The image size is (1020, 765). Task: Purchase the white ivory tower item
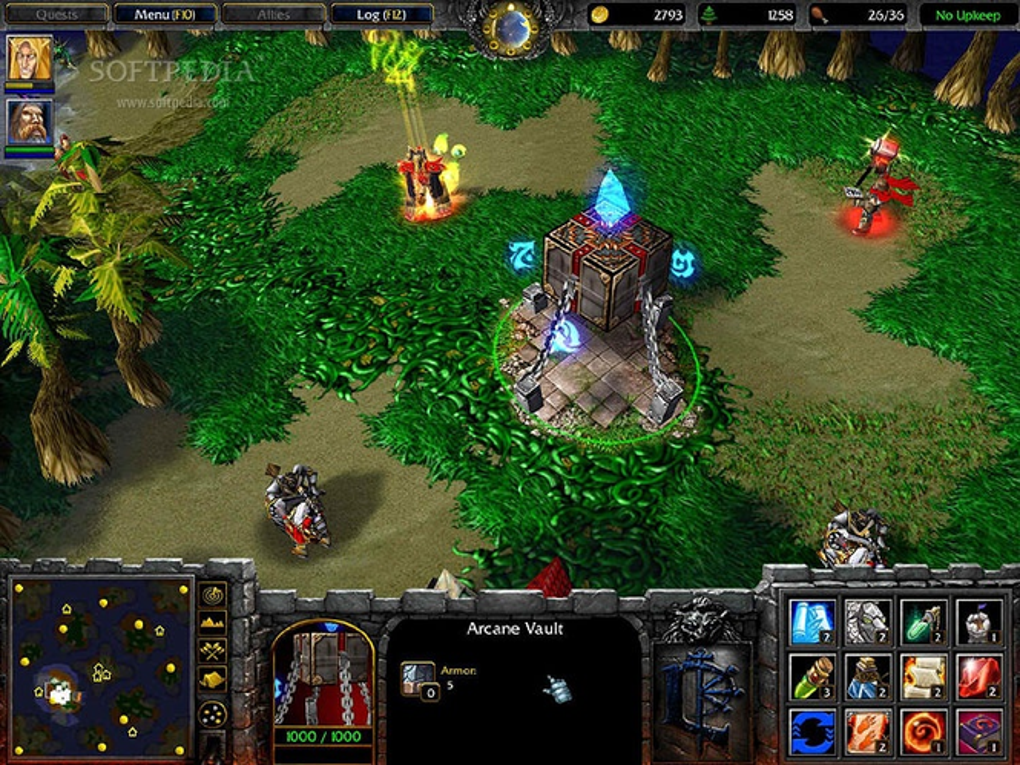tap(979, 621)
